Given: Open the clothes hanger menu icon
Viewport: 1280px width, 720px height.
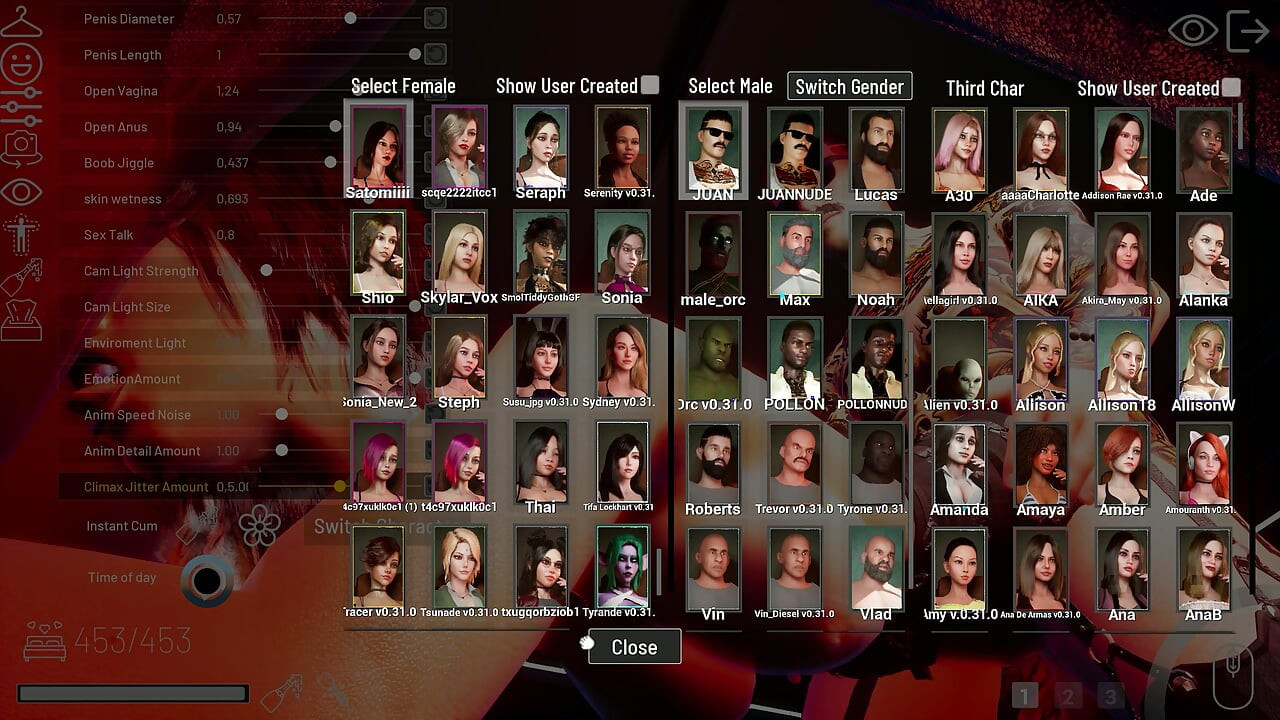Looking at the screenshot, I should (21, 22).
